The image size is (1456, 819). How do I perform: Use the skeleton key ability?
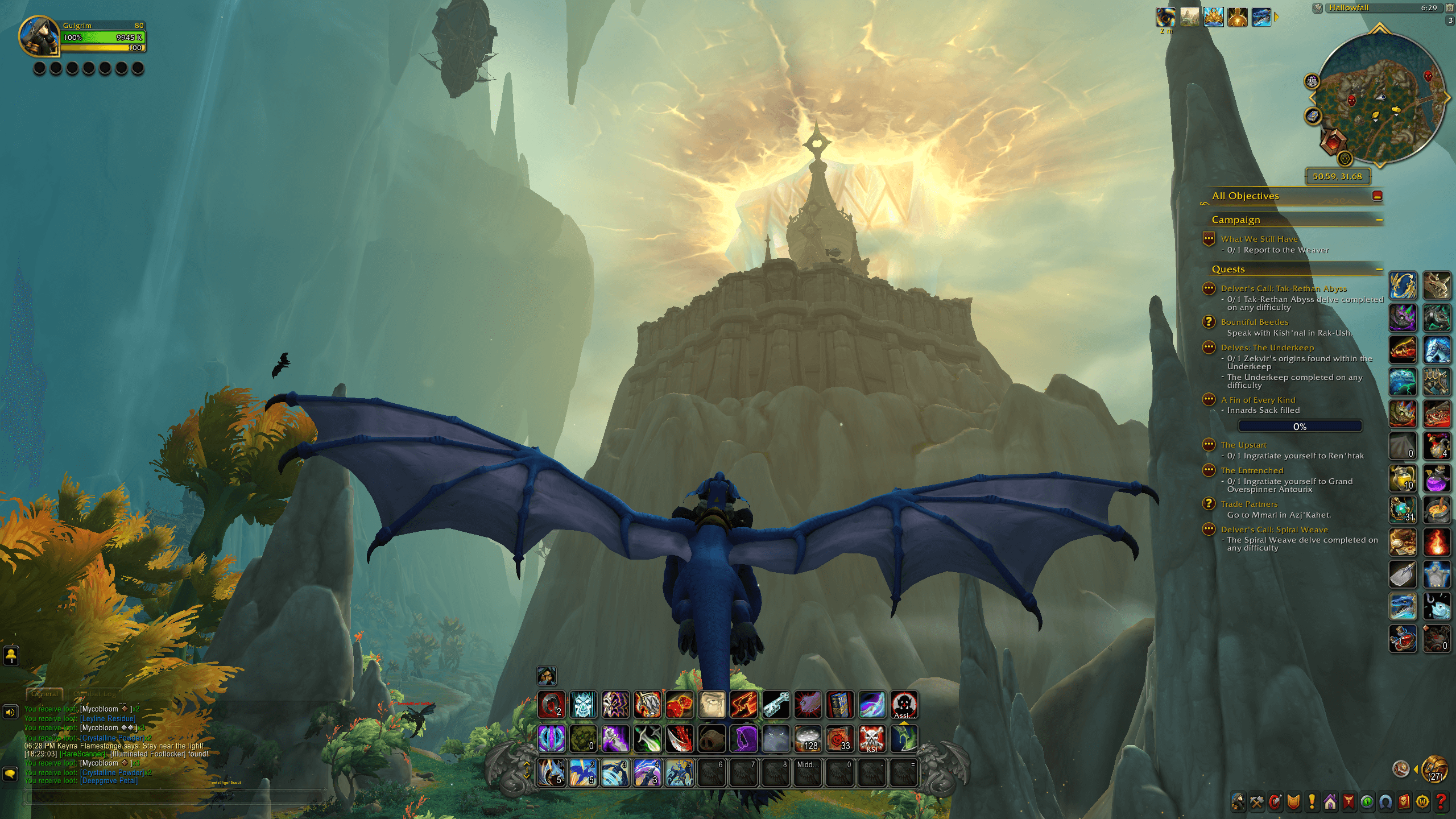coord(776,705)
